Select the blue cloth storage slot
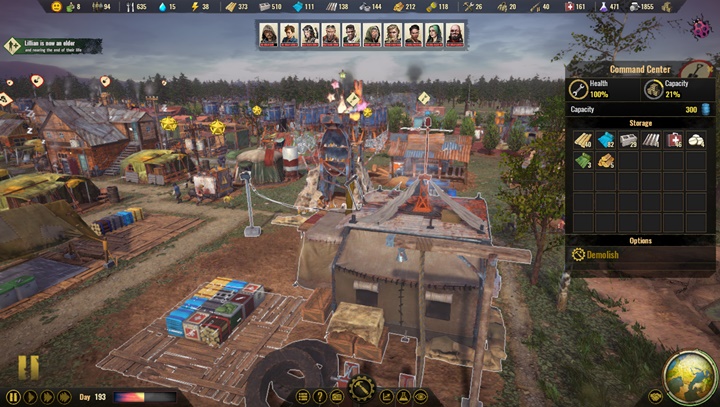This screenshot has height=407, width=720. pyautogui.click(x=606, y=140)
